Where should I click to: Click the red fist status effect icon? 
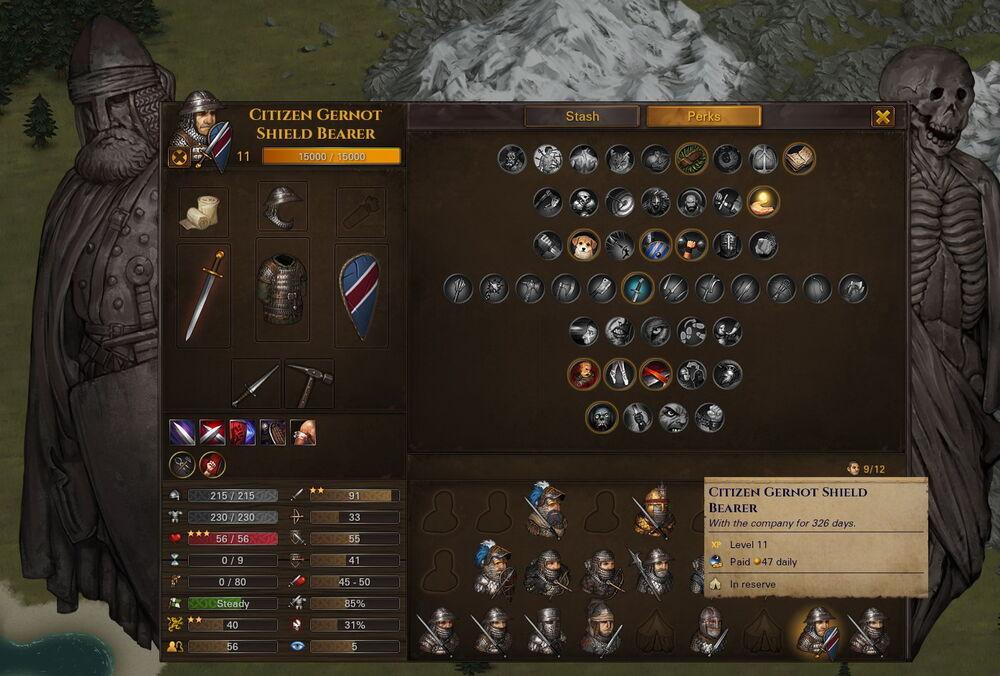(x=212, y=465)
